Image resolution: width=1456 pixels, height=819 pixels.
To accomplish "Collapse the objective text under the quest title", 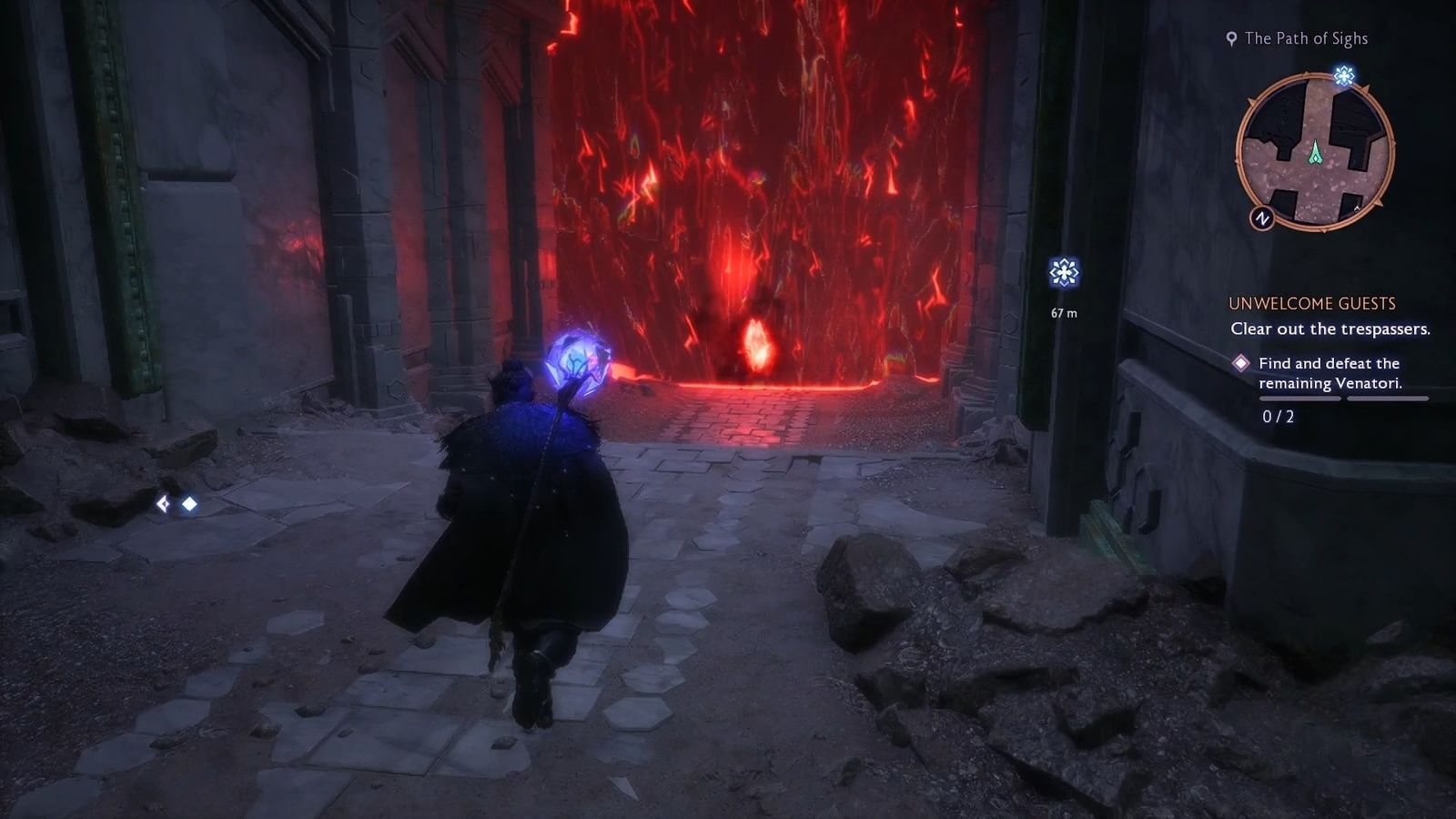I will click(x=1331, y=329).
